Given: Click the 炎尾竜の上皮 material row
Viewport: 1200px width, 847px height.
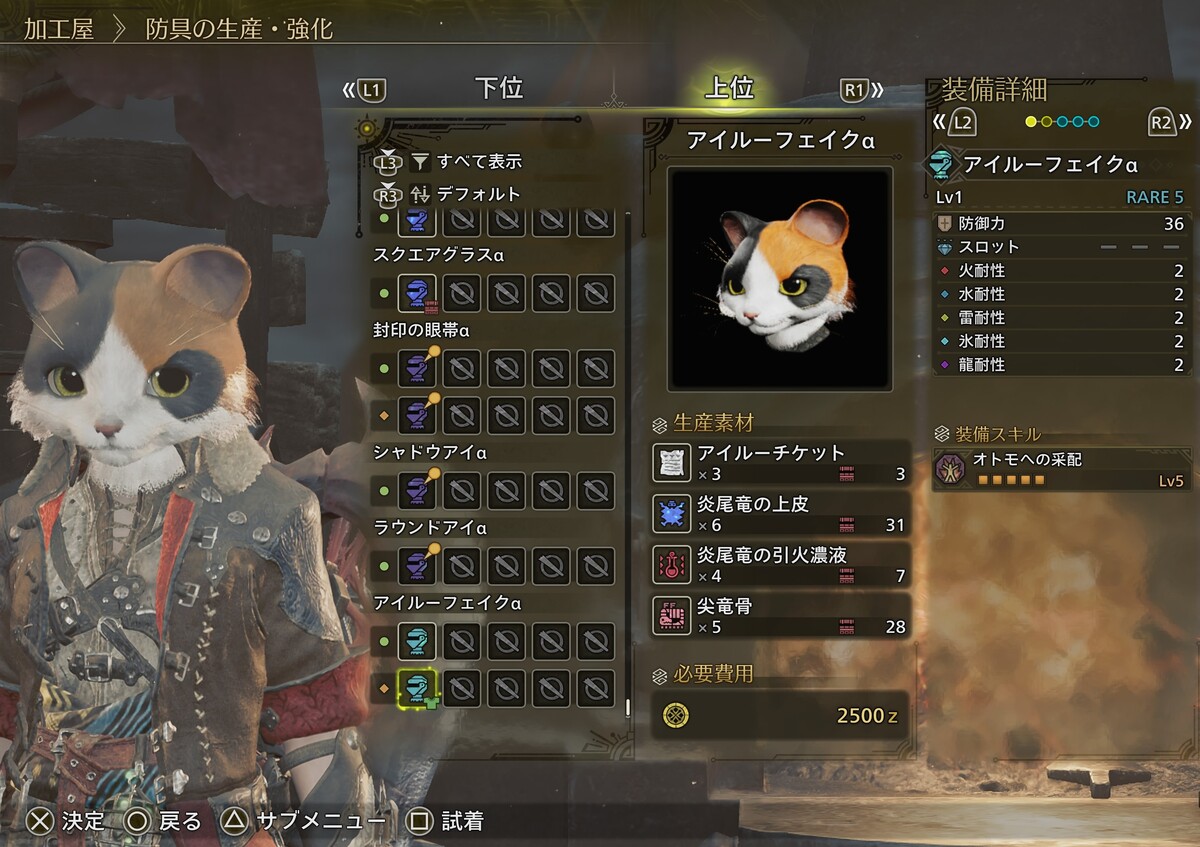Looking at the screenshot, I should pyautogui.click(x=780, y=513).
